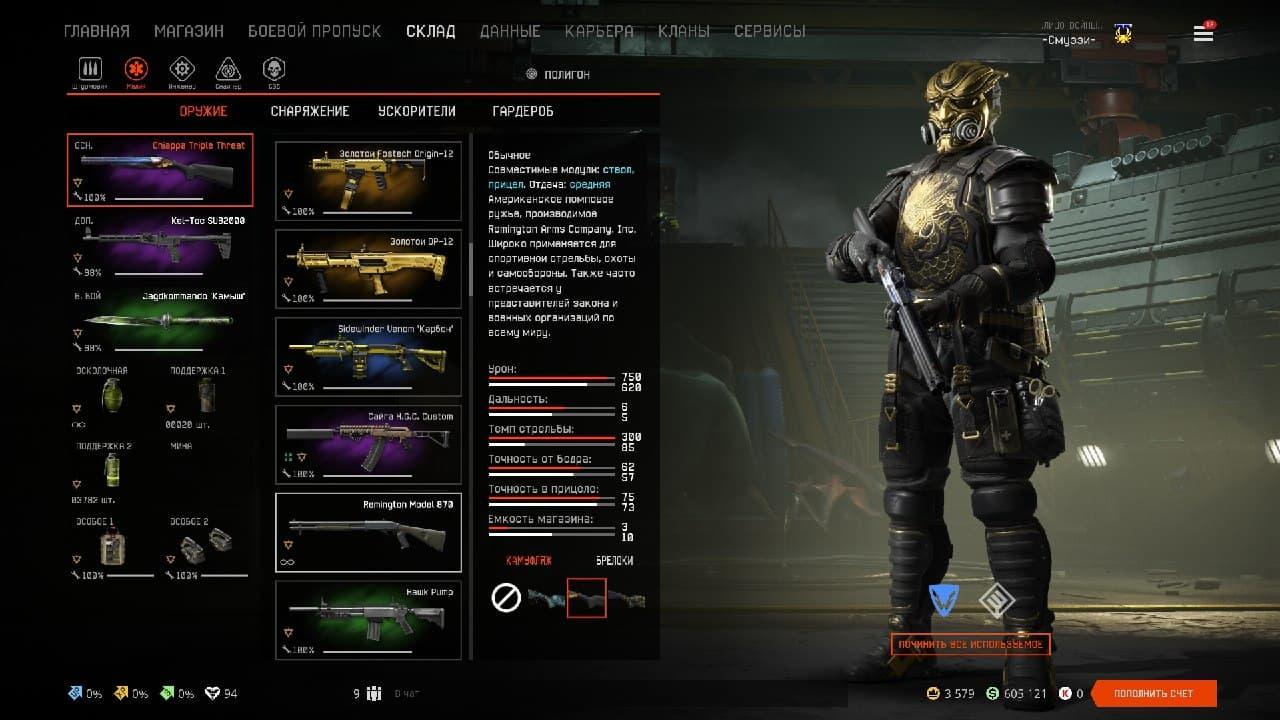
Task: Click the Починить все используемое button
Action: (x=970, y=644)
